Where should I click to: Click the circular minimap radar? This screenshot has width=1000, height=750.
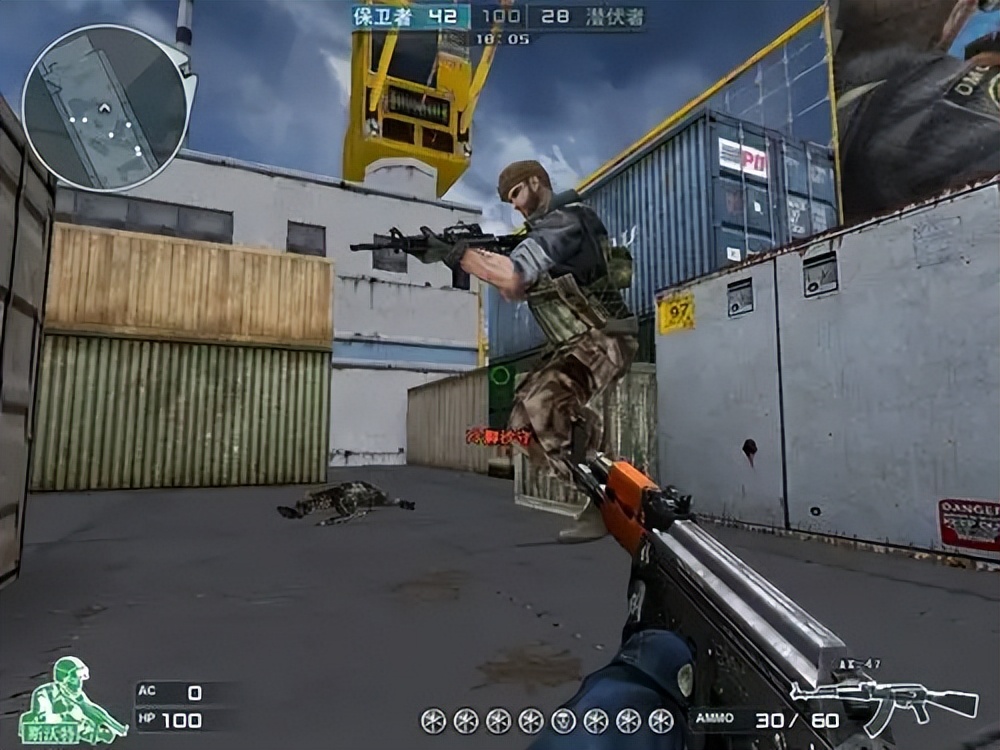click(105, 107)
